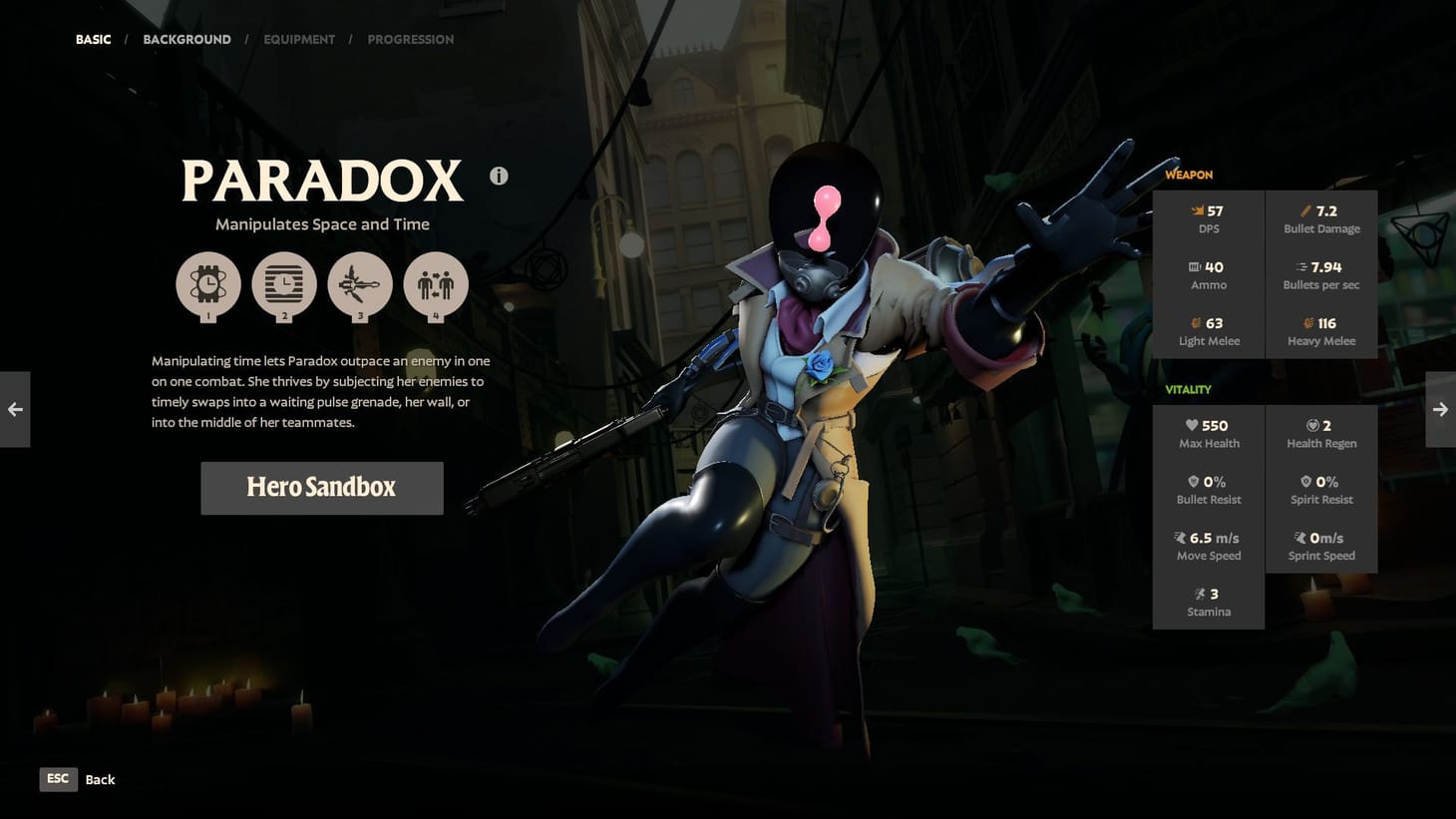
Task: Click the Ammo magazine icon
Action: pyautogui.click(x=1193, y=266)
